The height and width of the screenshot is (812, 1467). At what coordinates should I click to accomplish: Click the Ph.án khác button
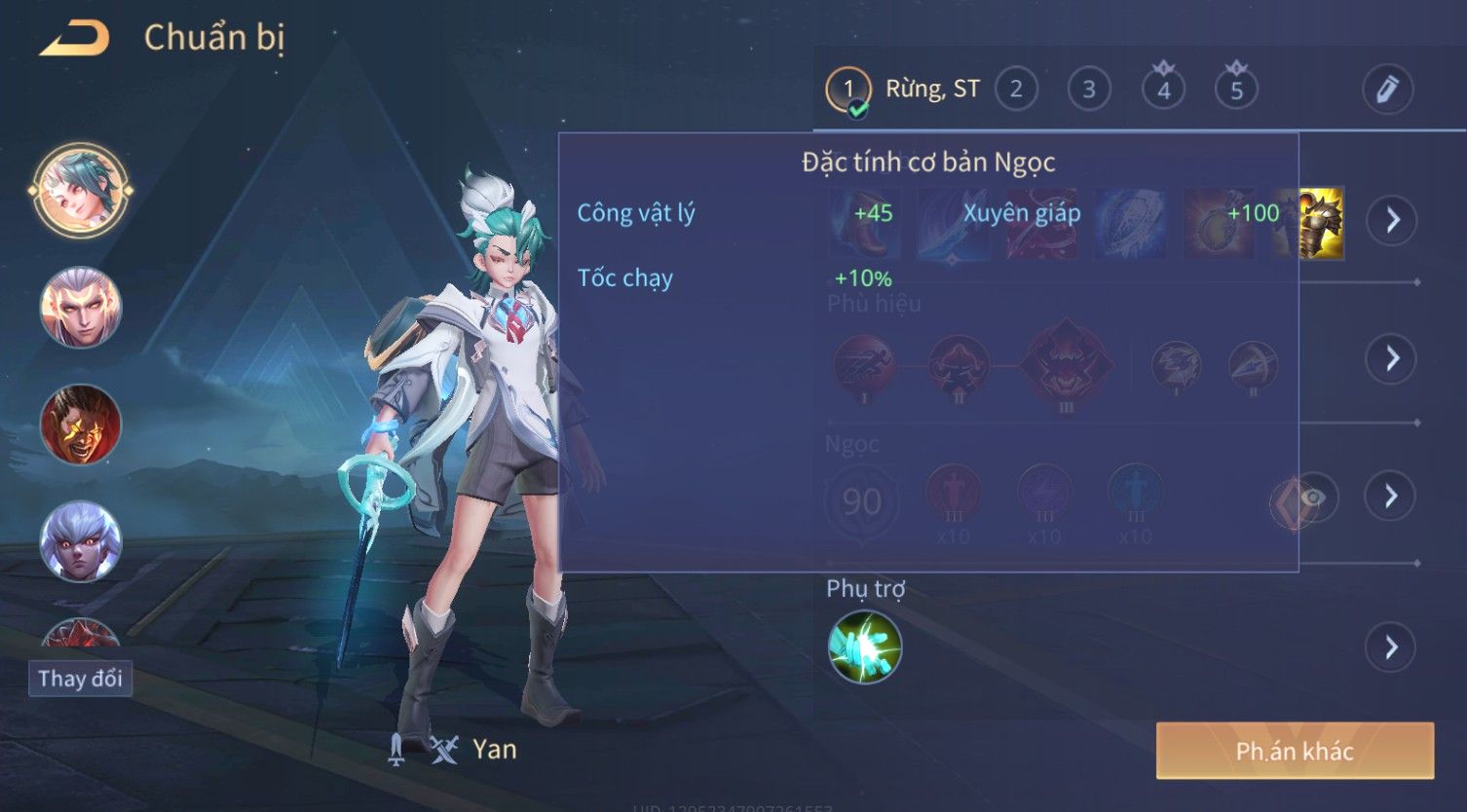click(1295, 751)
